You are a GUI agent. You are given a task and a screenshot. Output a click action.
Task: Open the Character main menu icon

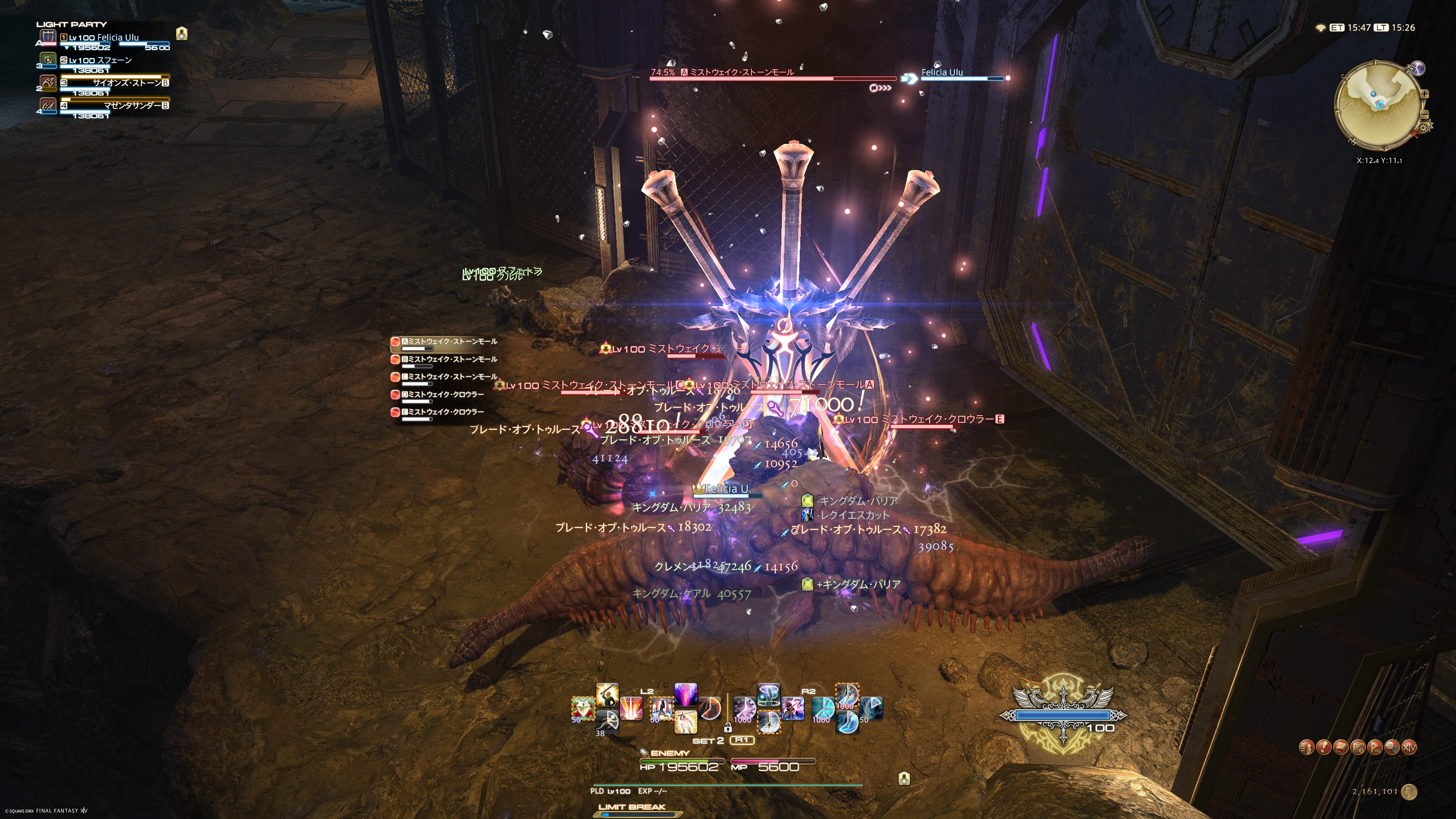pos(1306,747)
